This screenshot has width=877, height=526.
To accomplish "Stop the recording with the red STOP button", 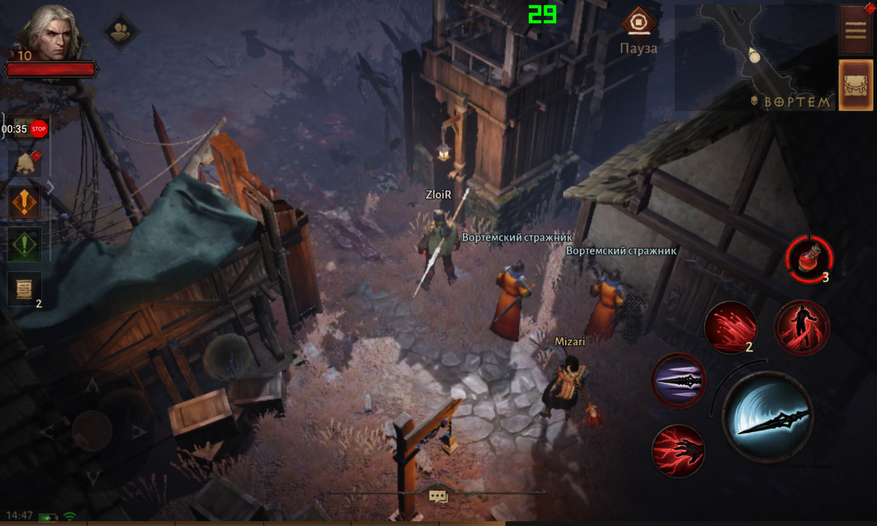I will pyautogui.click(x=39, y=128).
